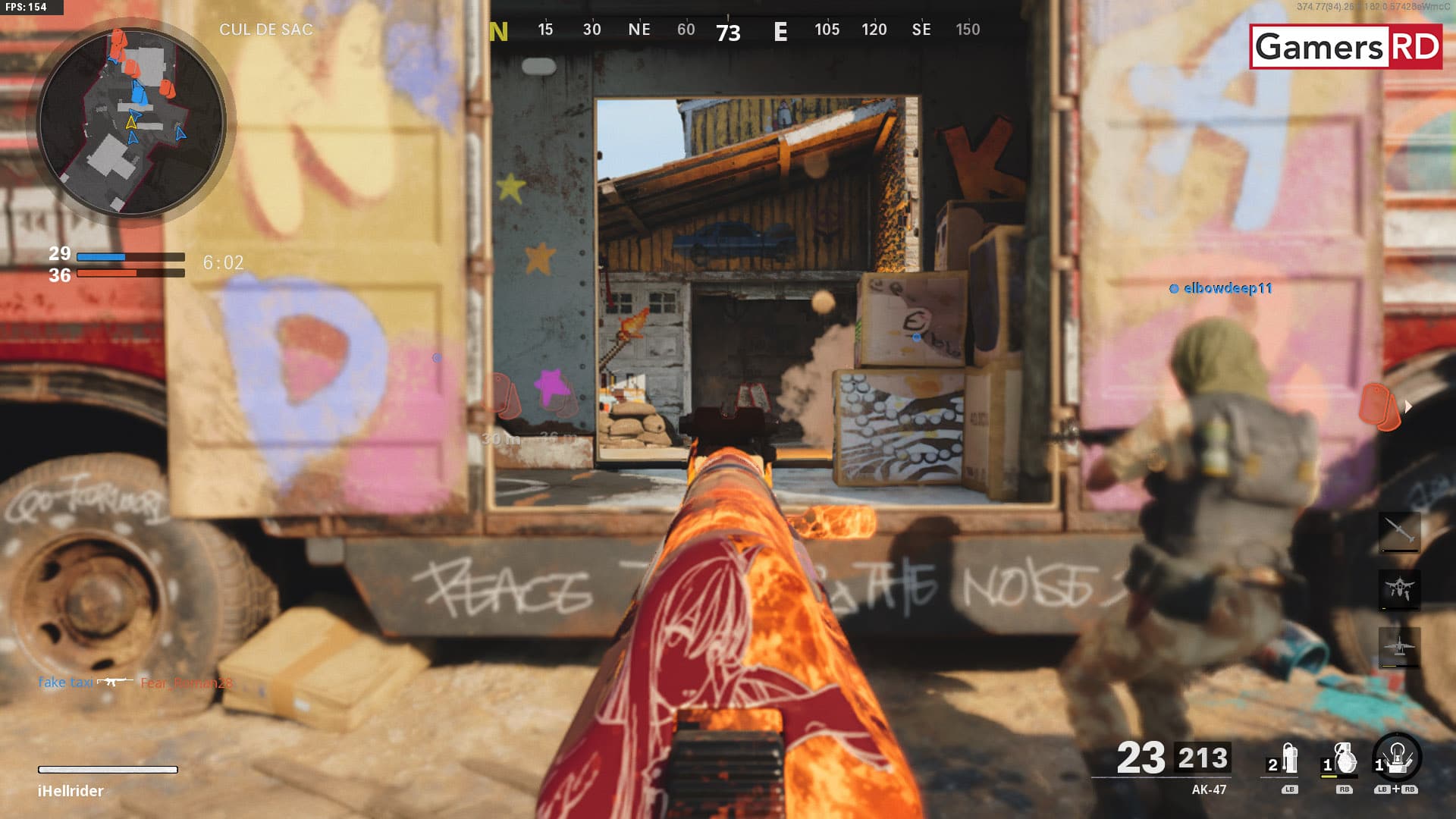Screen dimensions: 1456x819
Task: Click the GamersRD watermark logo
Action: [1346, 47]
